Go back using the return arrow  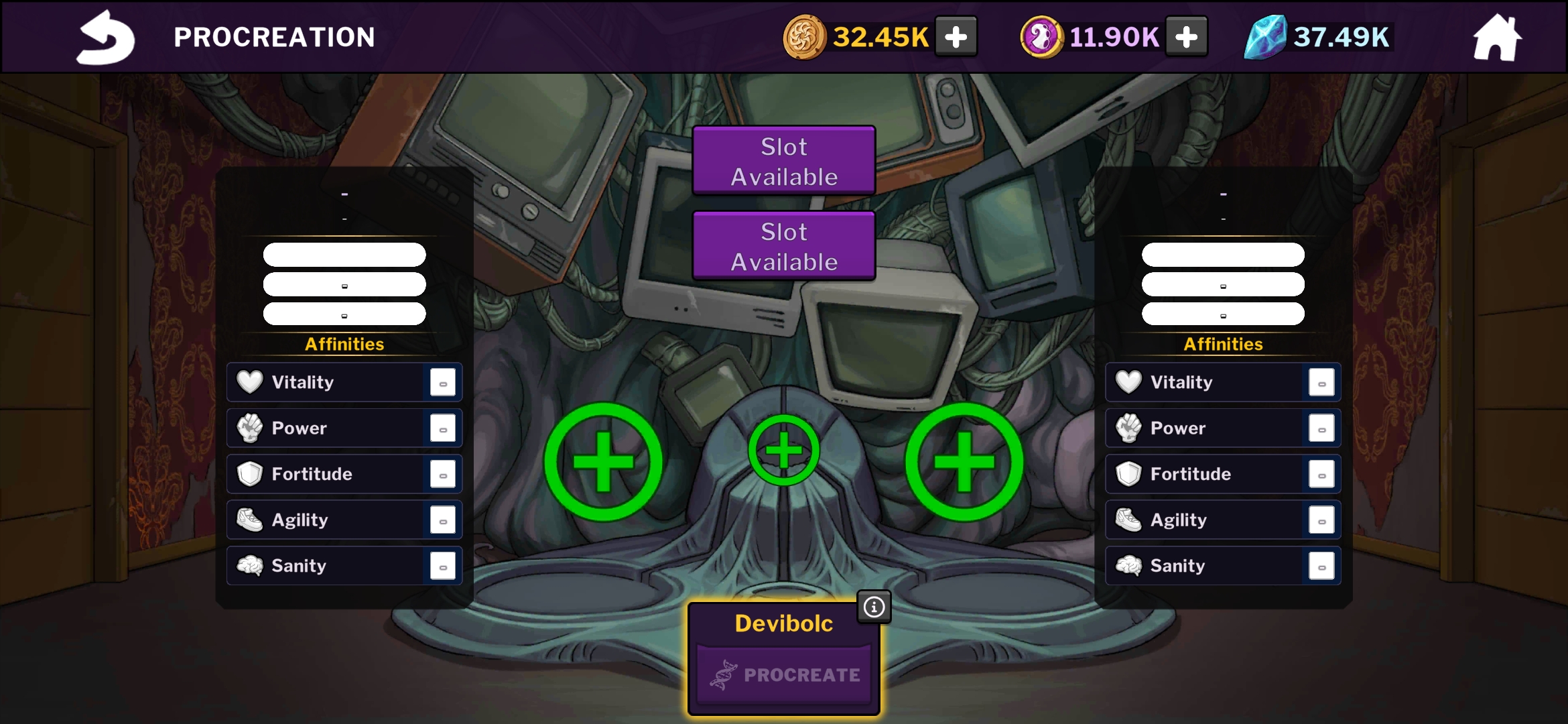[x=105, y=38]
